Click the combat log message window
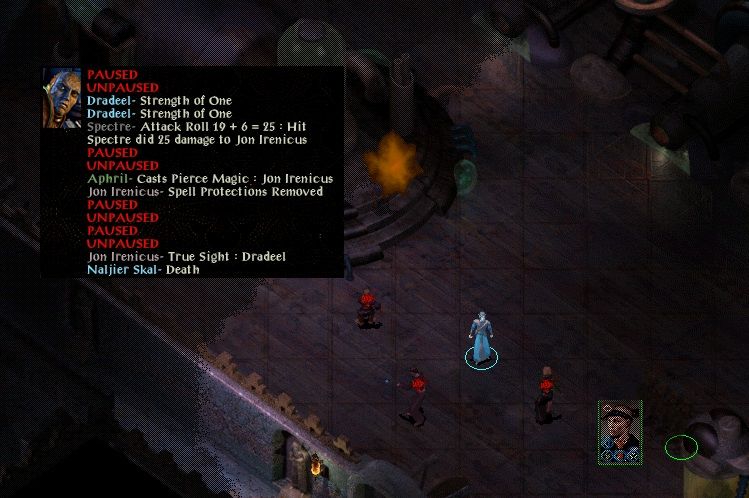 point(212,172)
